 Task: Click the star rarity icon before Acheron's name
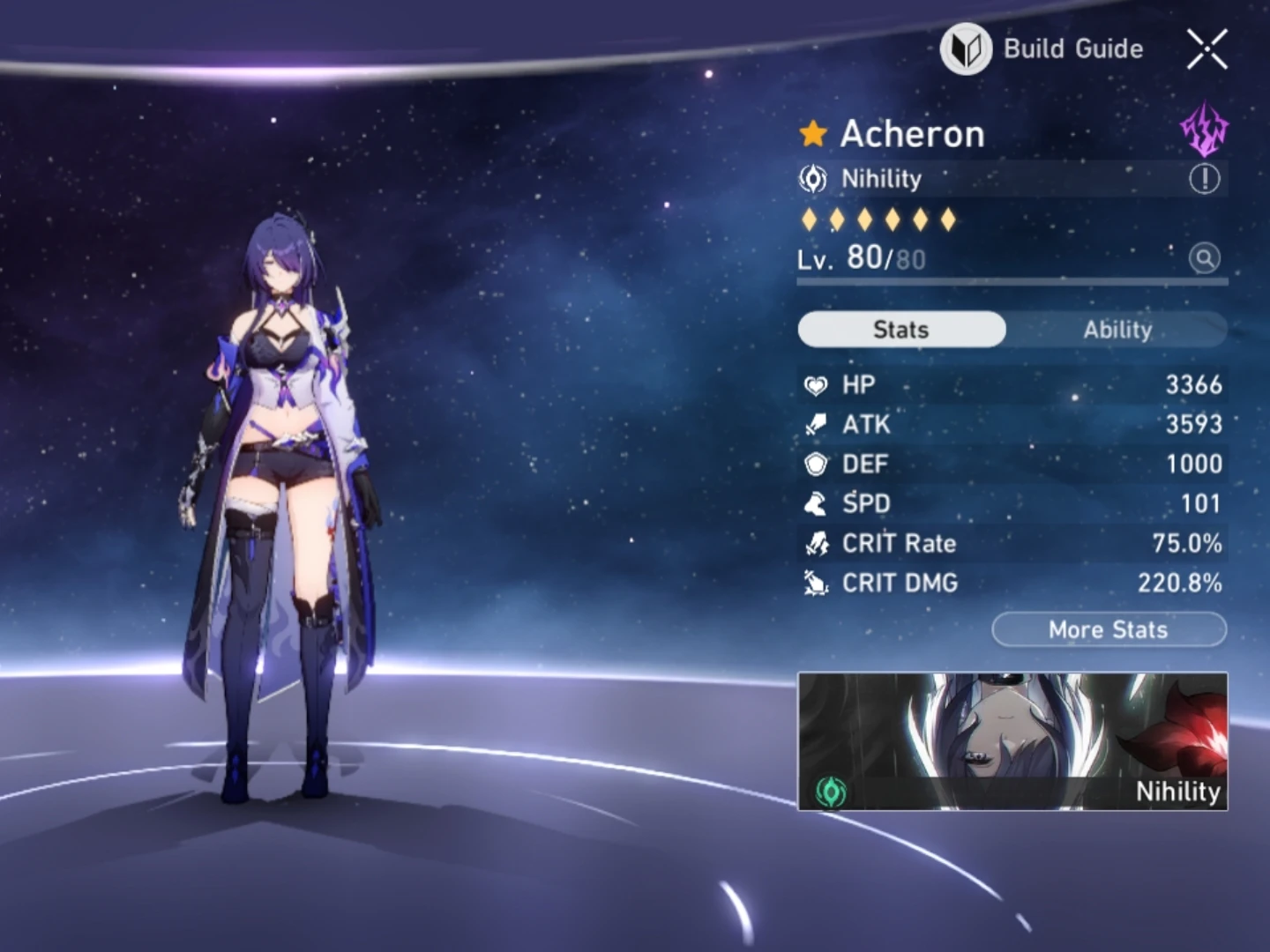click(x=813, y=133)
